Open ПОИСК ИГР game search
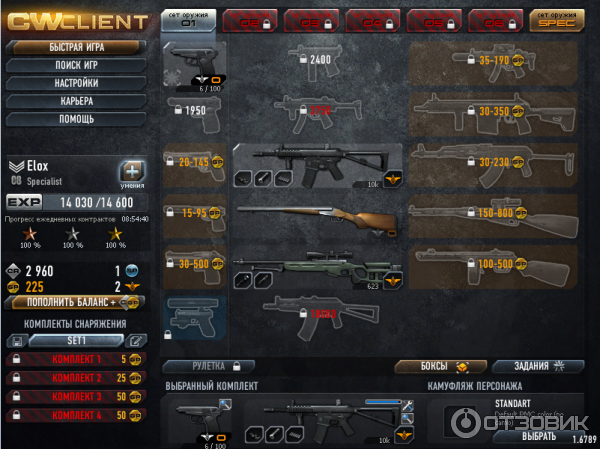The width and height of the screenshot is (600, 449). tap(72, 65)
